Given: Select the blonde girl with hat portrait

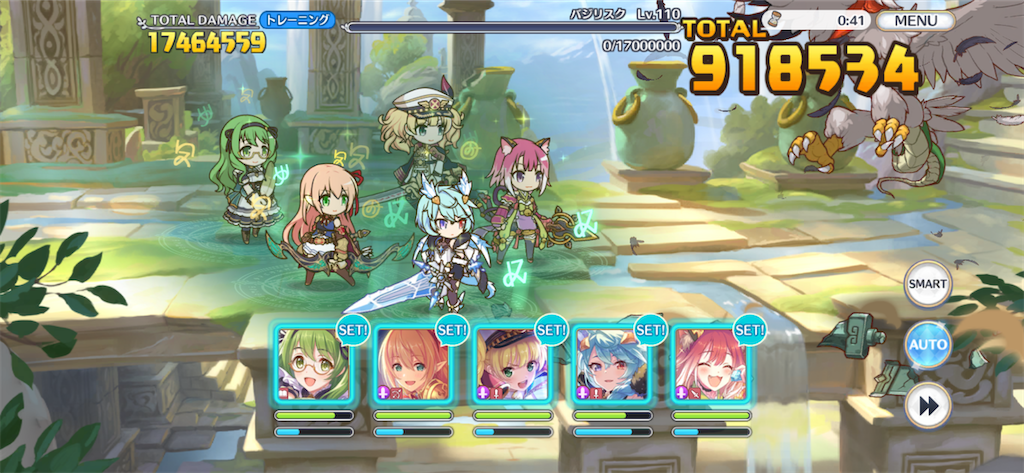Looking at the screenshot, I should click(512, 364).
